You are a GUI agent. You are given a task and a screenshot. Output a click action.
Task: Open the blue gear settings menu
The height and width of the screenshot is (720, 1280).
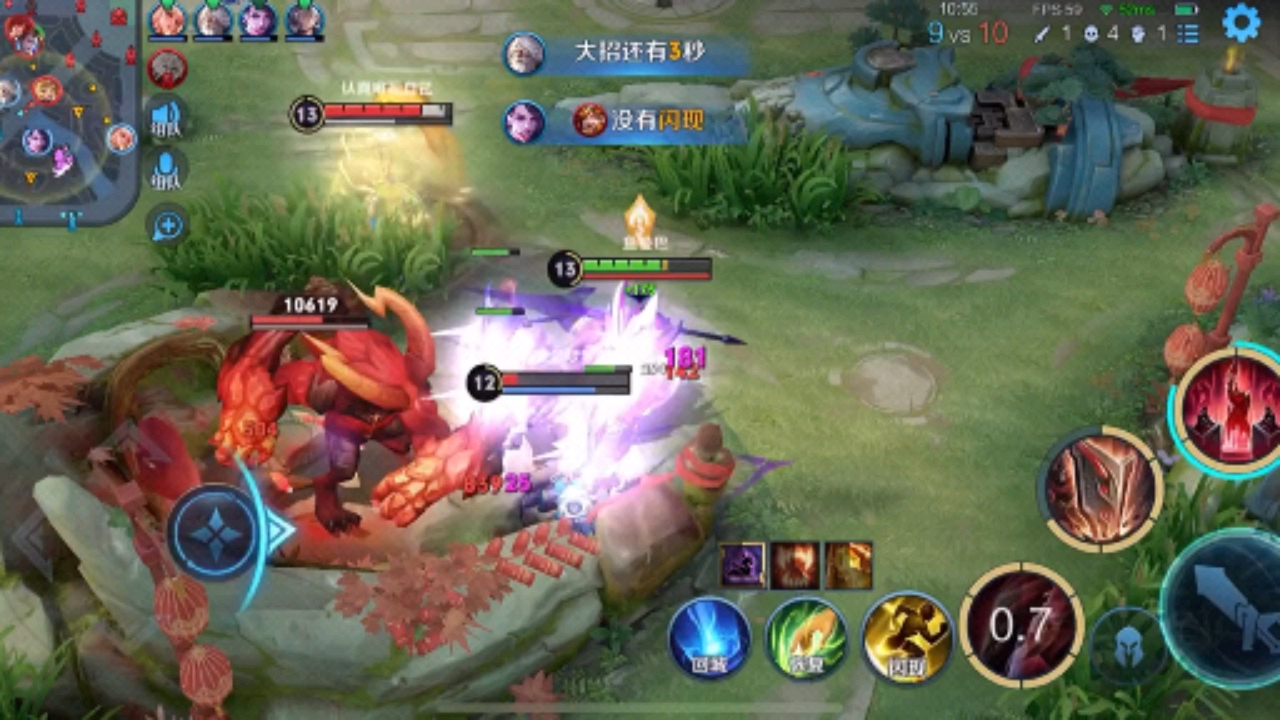click(1241, 23)
